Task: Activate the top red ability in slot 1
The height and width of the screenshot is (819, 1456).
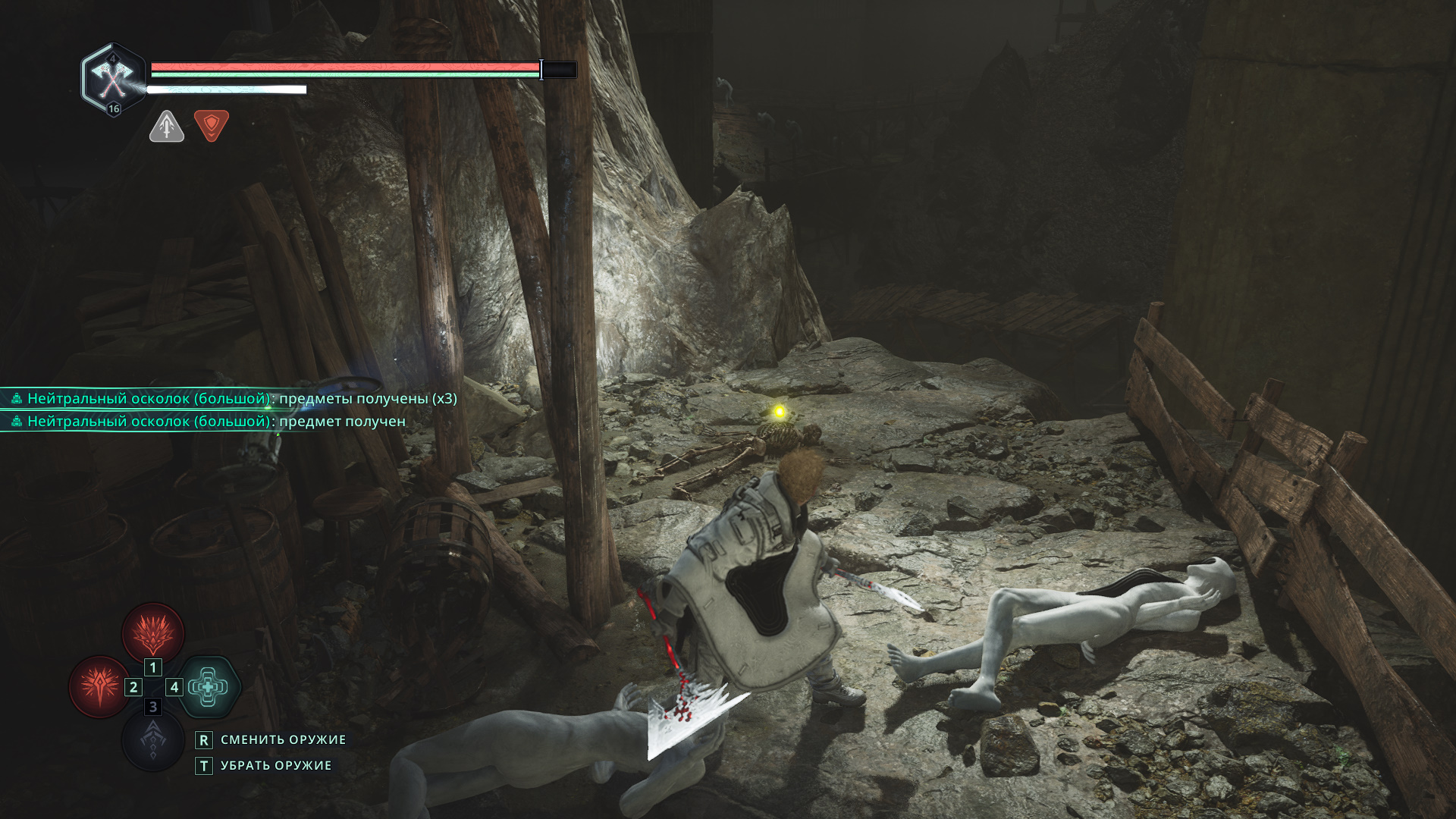Action: point(153,632)
